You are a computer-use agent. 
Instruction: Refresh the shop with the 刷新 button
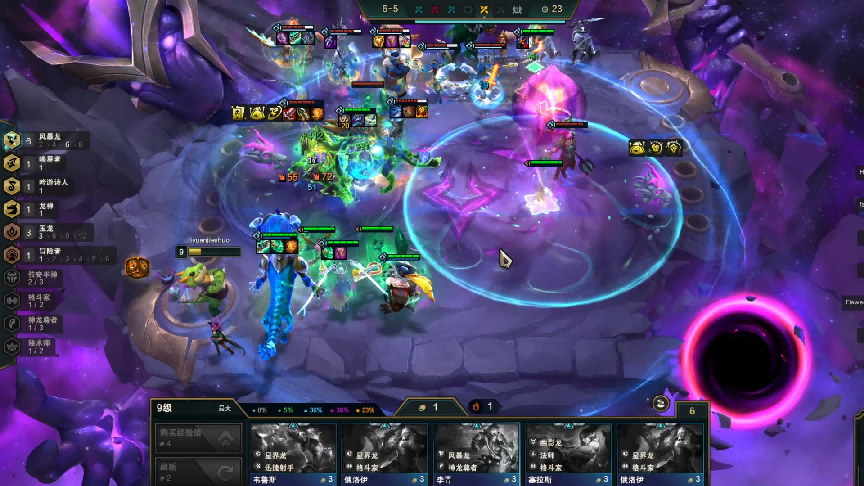(199, 468)
